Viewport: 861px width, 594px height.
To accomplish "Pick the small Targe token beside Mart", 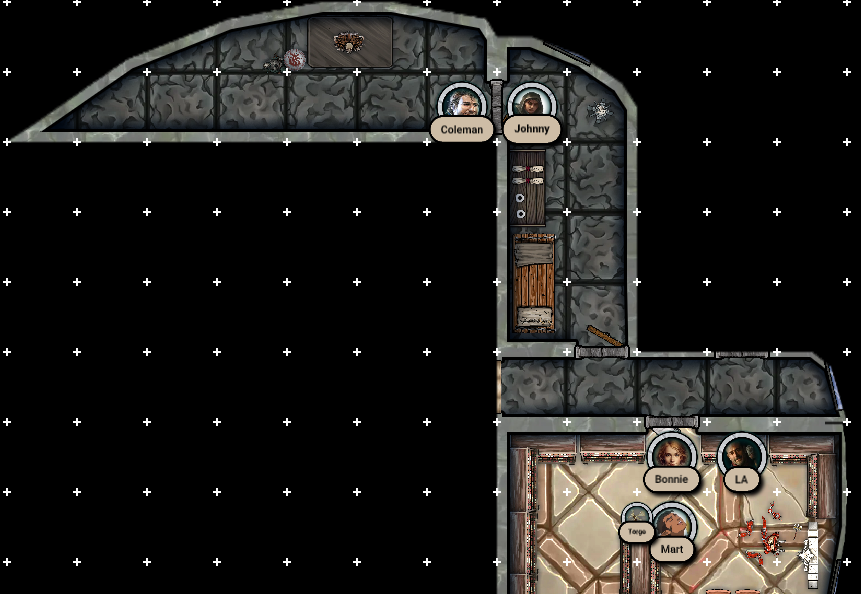I will click(637, 518).
